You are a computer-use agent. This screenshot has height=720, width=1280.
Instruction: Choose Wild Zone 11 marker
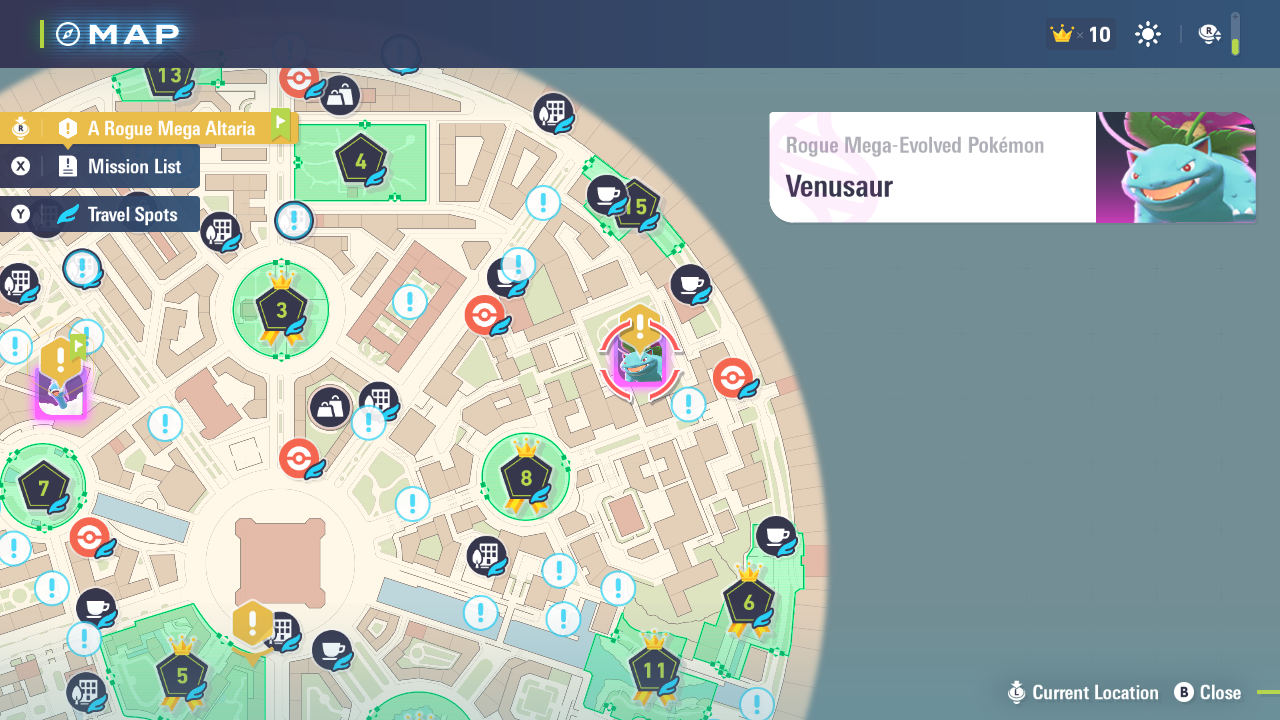[x=654, y=670]
